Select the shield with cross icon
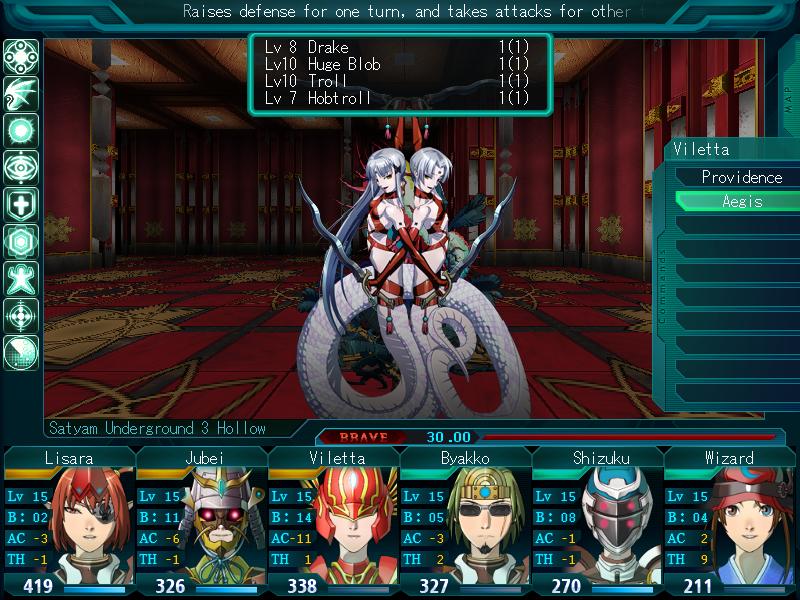The height and width of the screenshot is (600, 800). coord(21,204)
